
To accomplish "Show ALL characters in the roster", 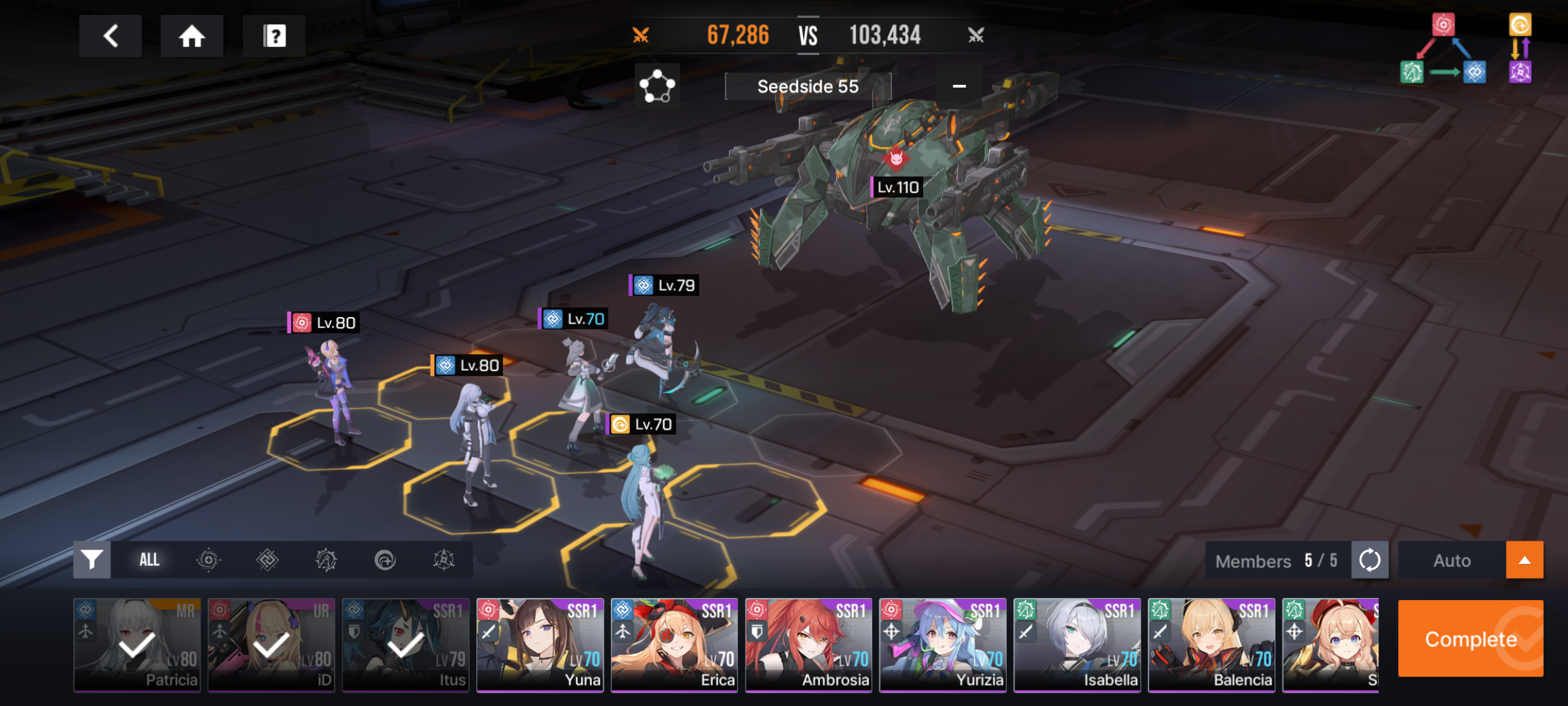I will 149,560.
